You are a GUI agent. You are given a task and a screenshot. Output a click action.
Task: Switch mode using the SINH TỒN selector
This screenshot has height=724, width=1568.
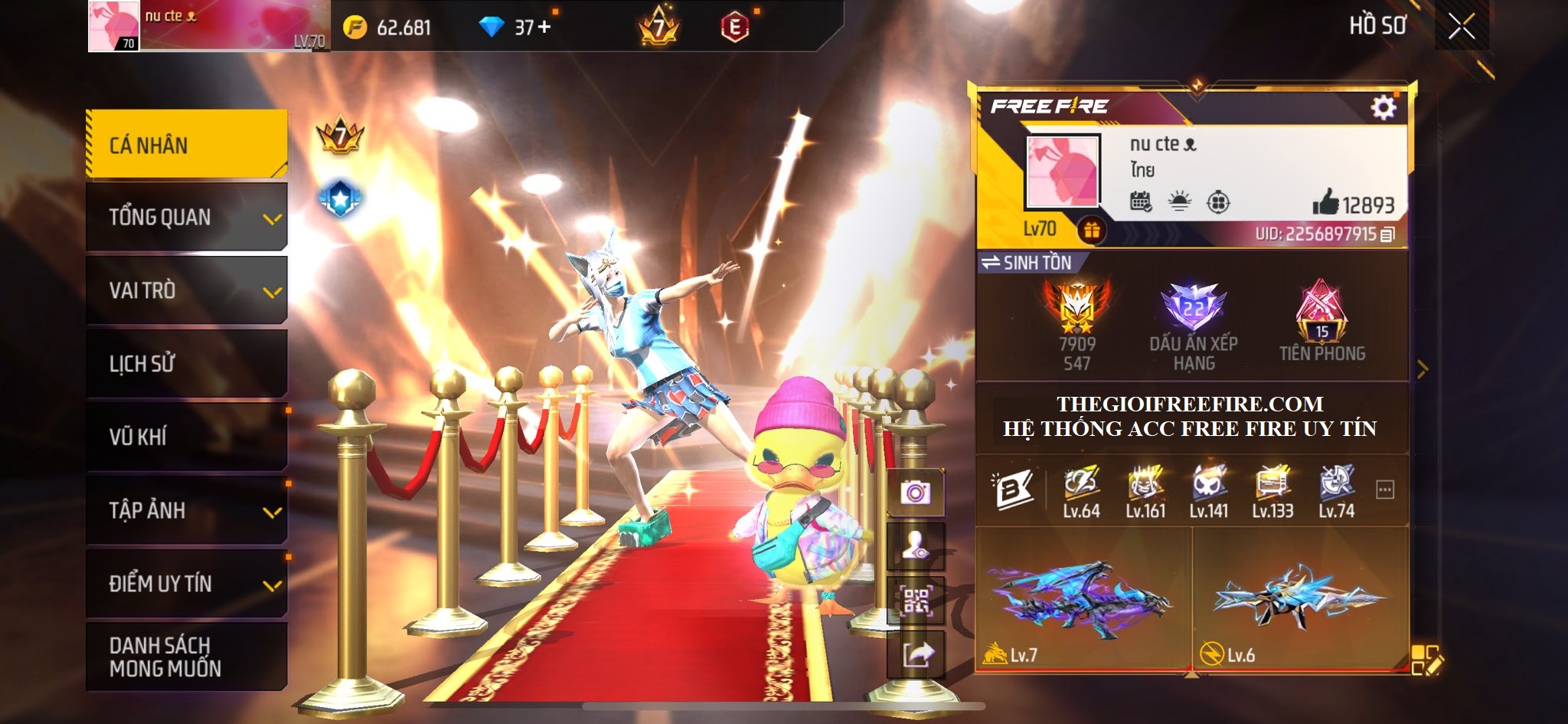click(x=1027, y=263)
